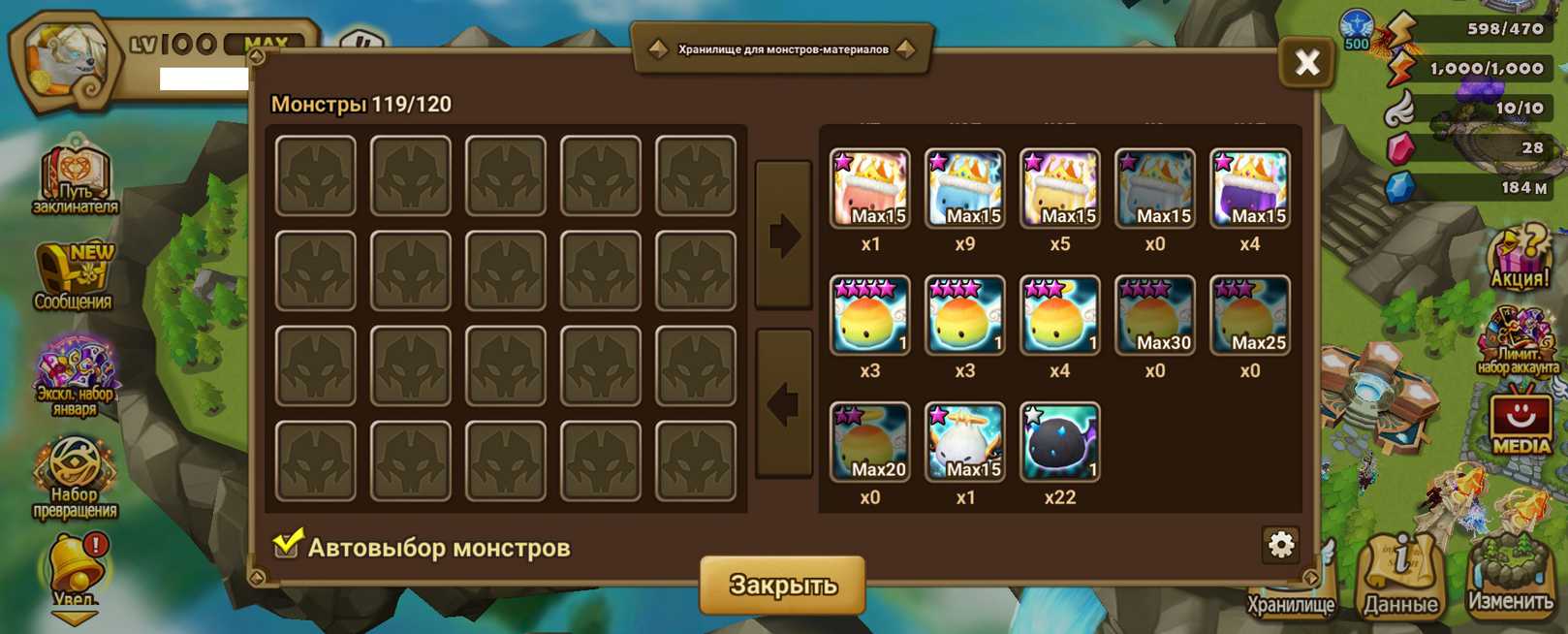Screen dimensions: 1568x634
Task: Open the Набор превращения pack
Action: (75, 475)
